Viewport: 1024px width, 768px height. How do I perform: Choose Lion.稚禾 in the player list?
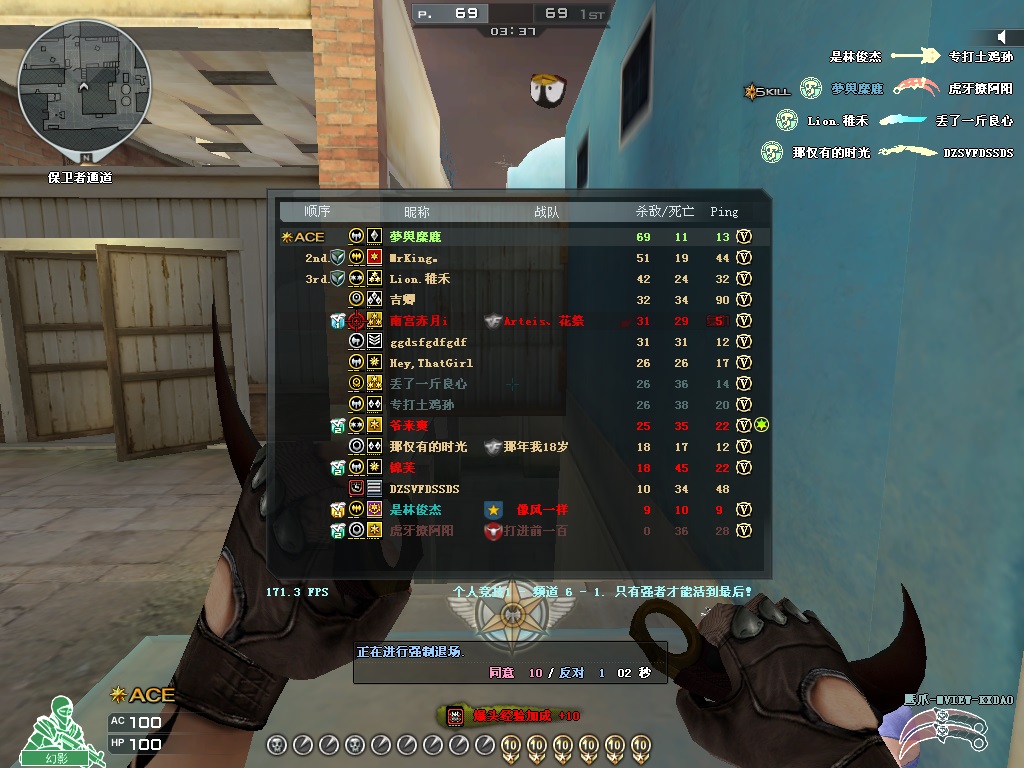click(x=420, y=279)
